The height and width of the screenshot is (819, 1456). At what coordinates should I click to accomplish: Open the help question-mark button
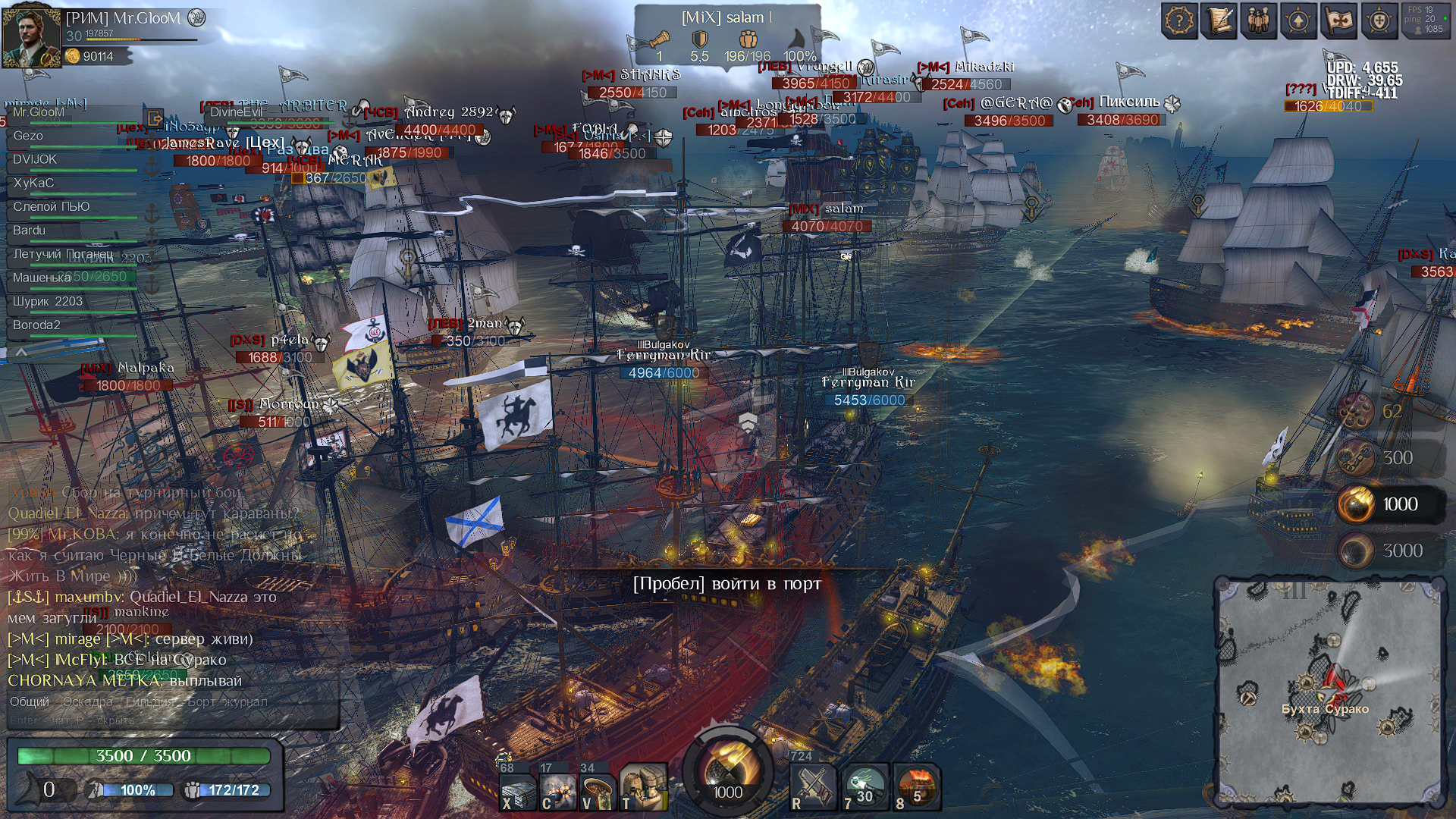(1179, 20)
